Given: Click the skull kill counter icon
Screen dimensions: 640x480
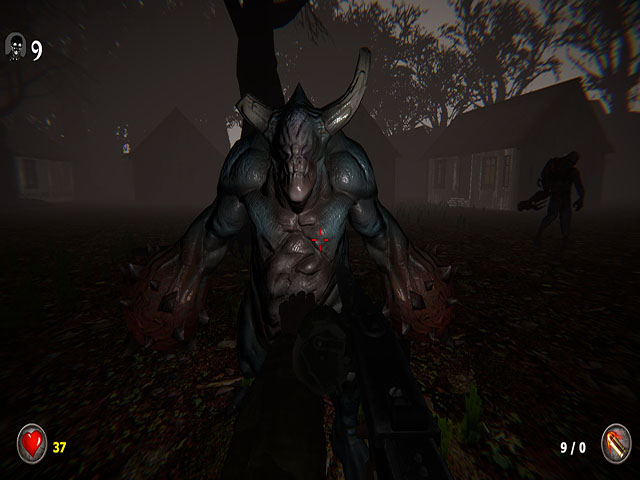Looking at the screenshot, I should click(16, 45).
